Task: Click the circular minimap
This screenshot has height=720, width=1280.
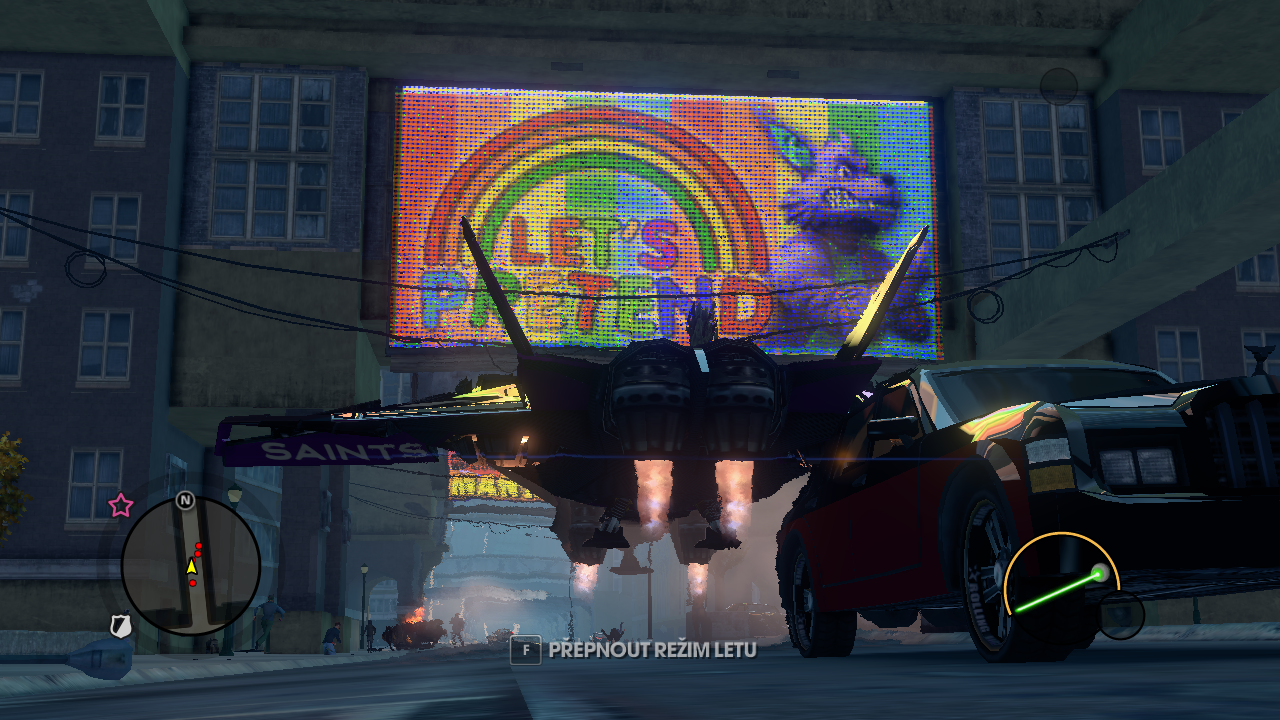Action: (190, 566)
